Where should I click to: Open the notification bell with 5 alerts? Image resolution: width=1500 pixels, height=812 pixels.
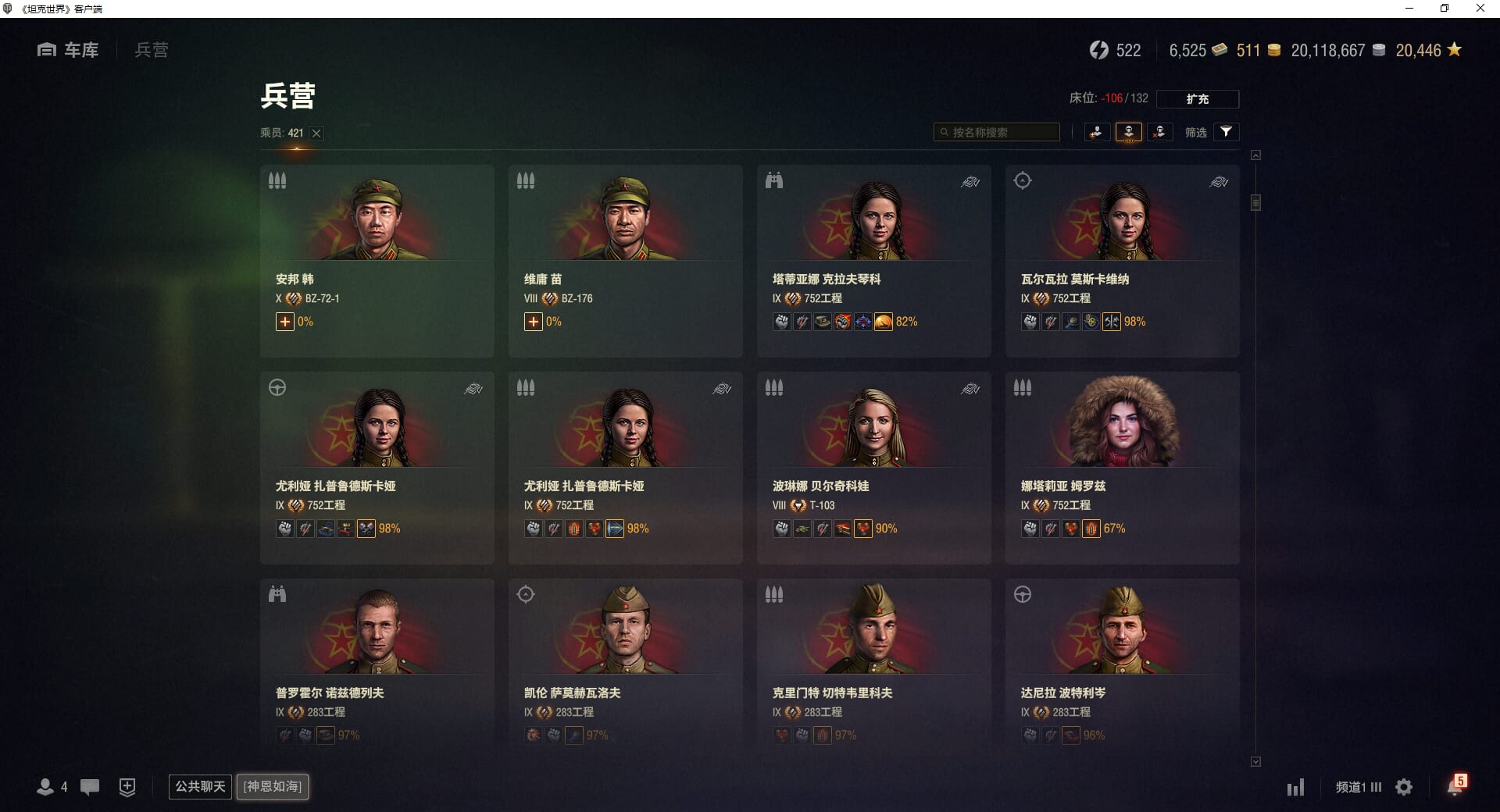[1455, 786]
